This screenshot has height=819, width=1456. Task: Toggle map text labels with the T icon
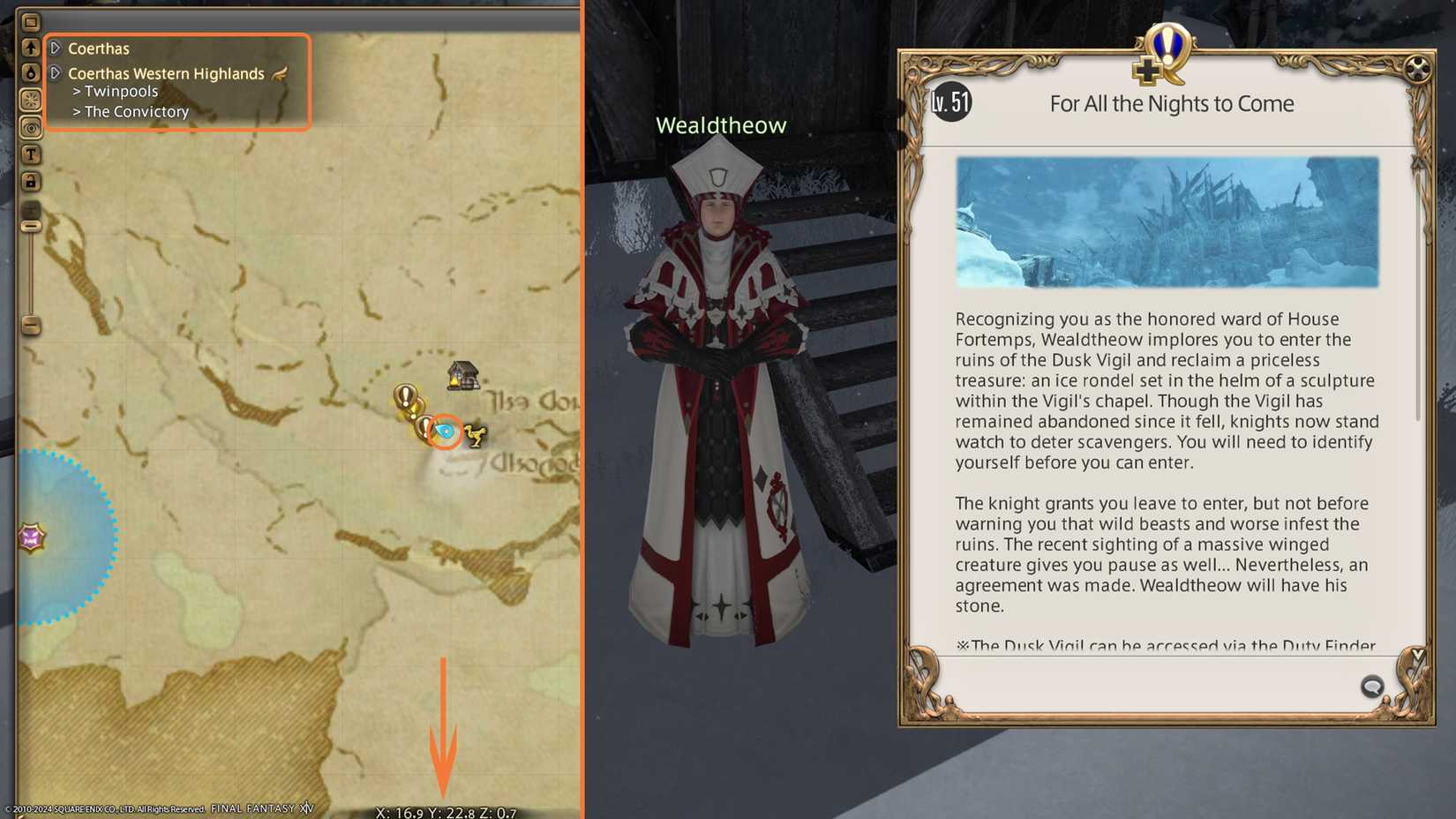coord(31,154)
